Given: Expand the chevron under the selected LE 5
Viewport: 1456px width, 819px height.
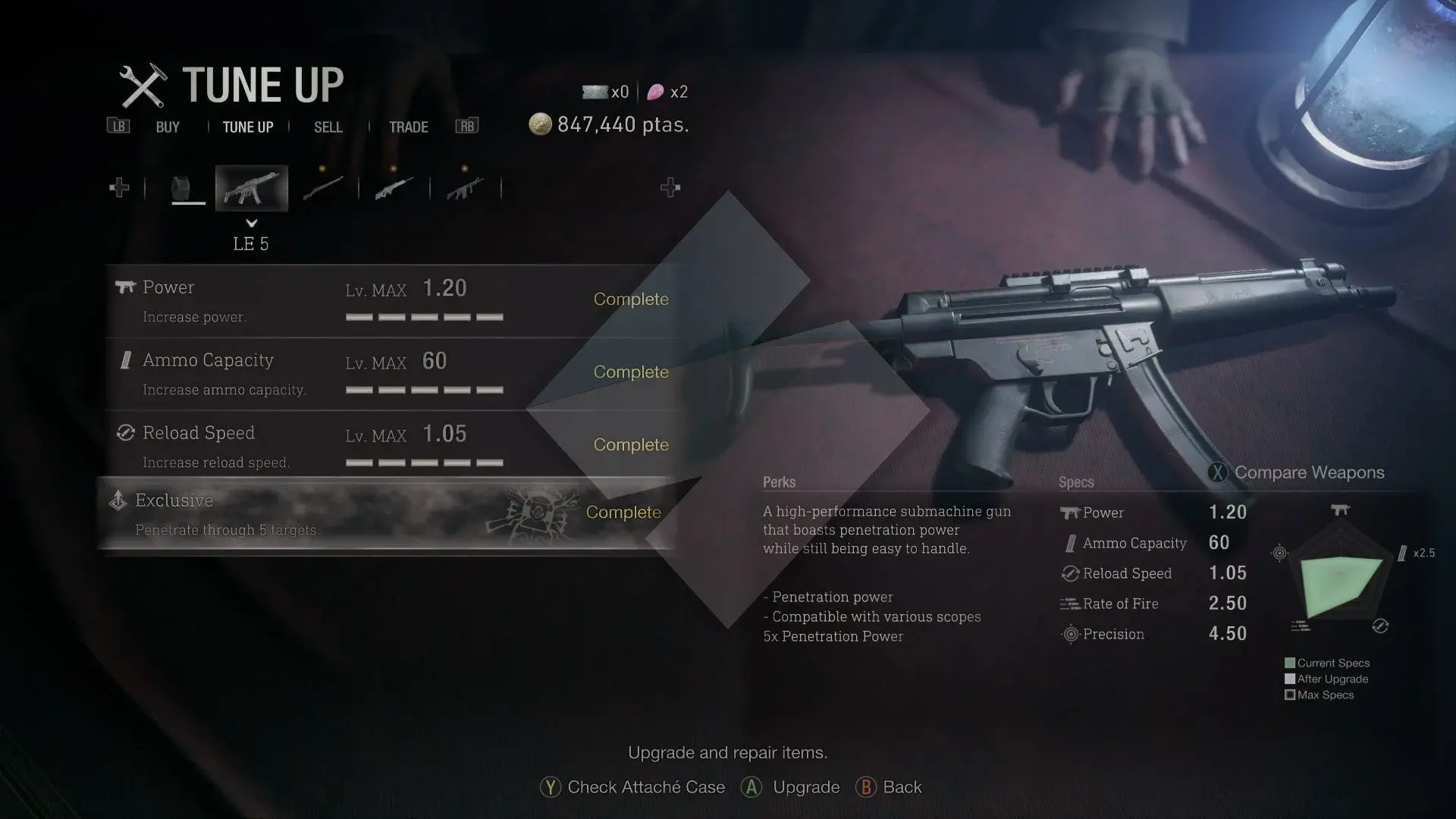Looking at the screenshot, I should pyautogui.click(x=251, y=223).
